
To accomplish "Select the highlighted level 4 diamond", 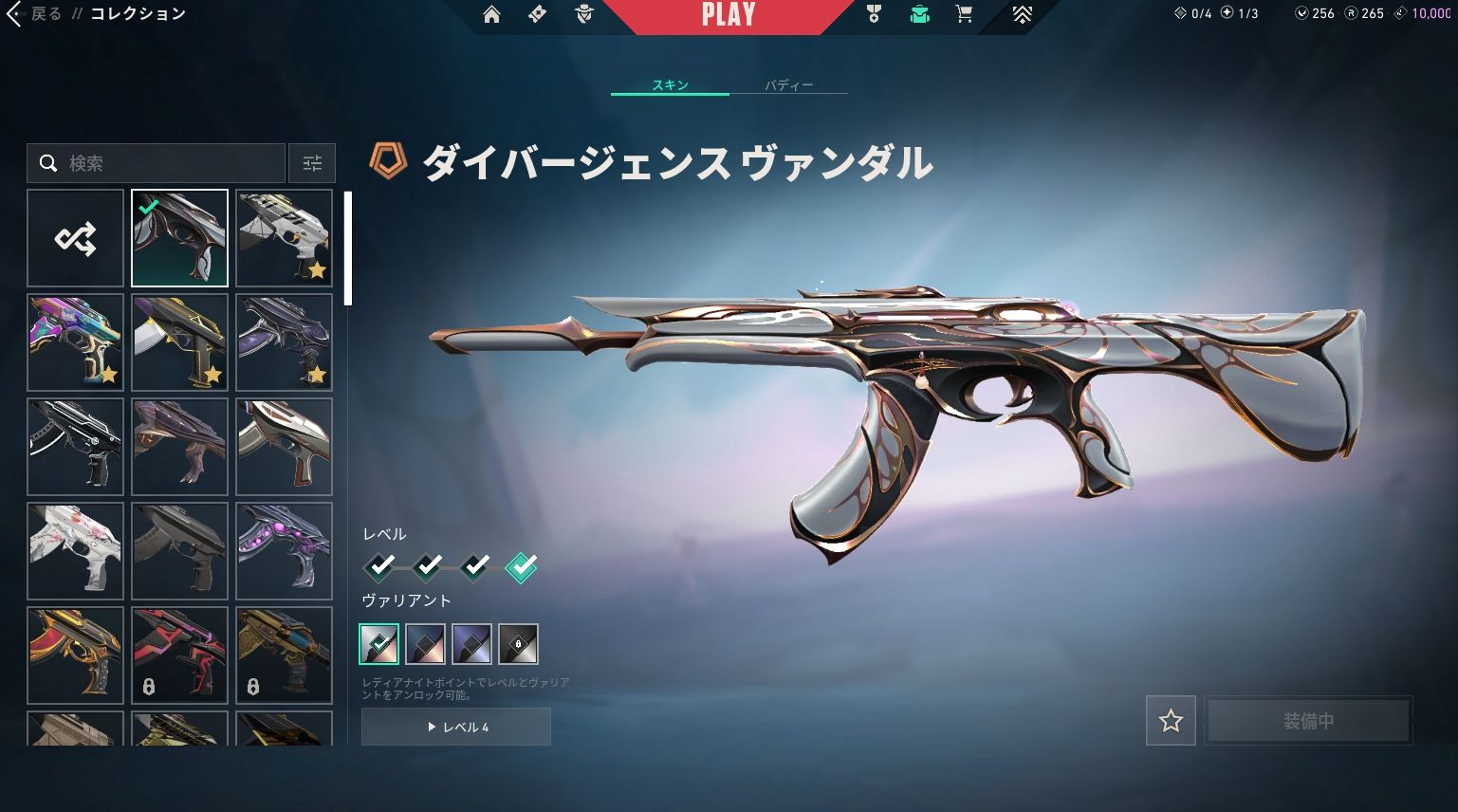I will (x=521, y=566).
